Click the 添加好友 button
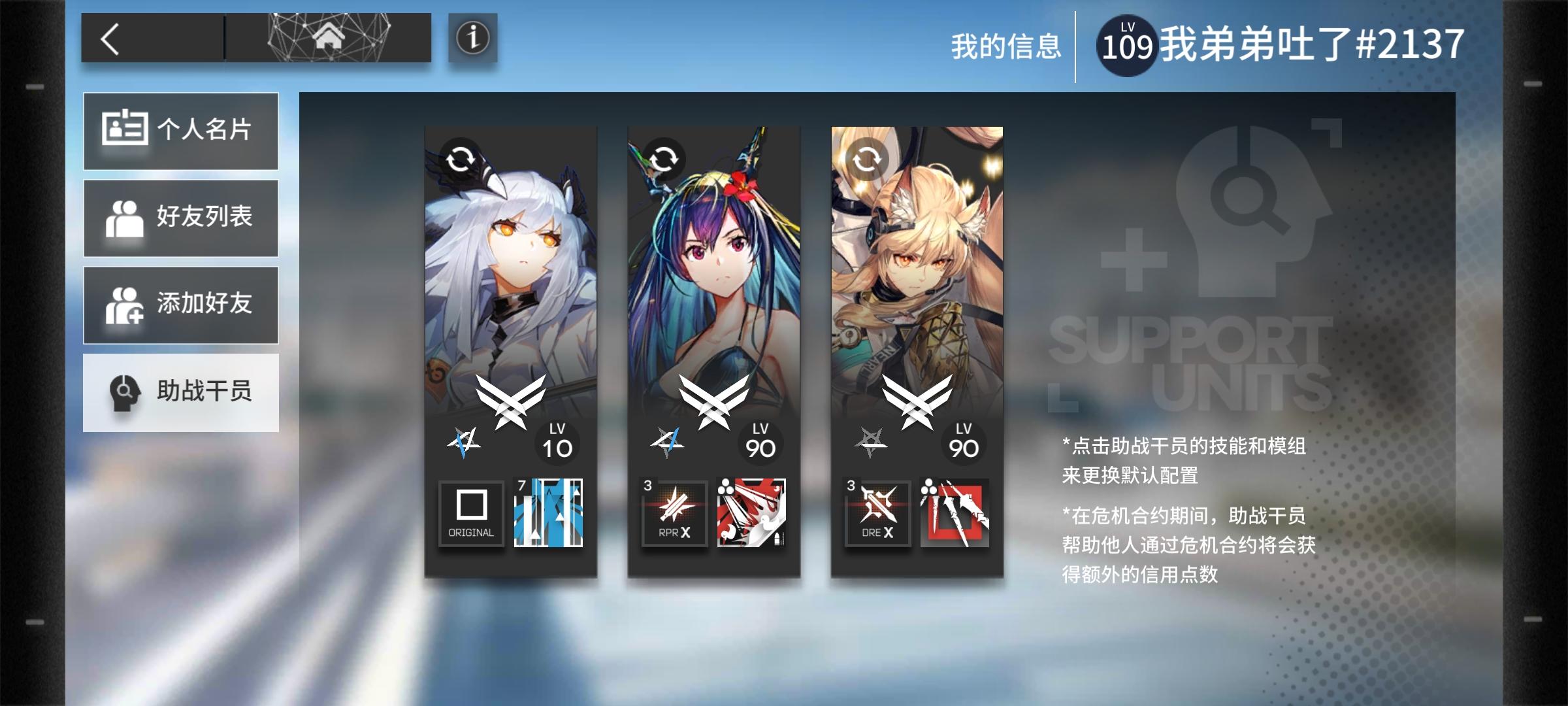1568x706 pixels. (x=181, y=305)
